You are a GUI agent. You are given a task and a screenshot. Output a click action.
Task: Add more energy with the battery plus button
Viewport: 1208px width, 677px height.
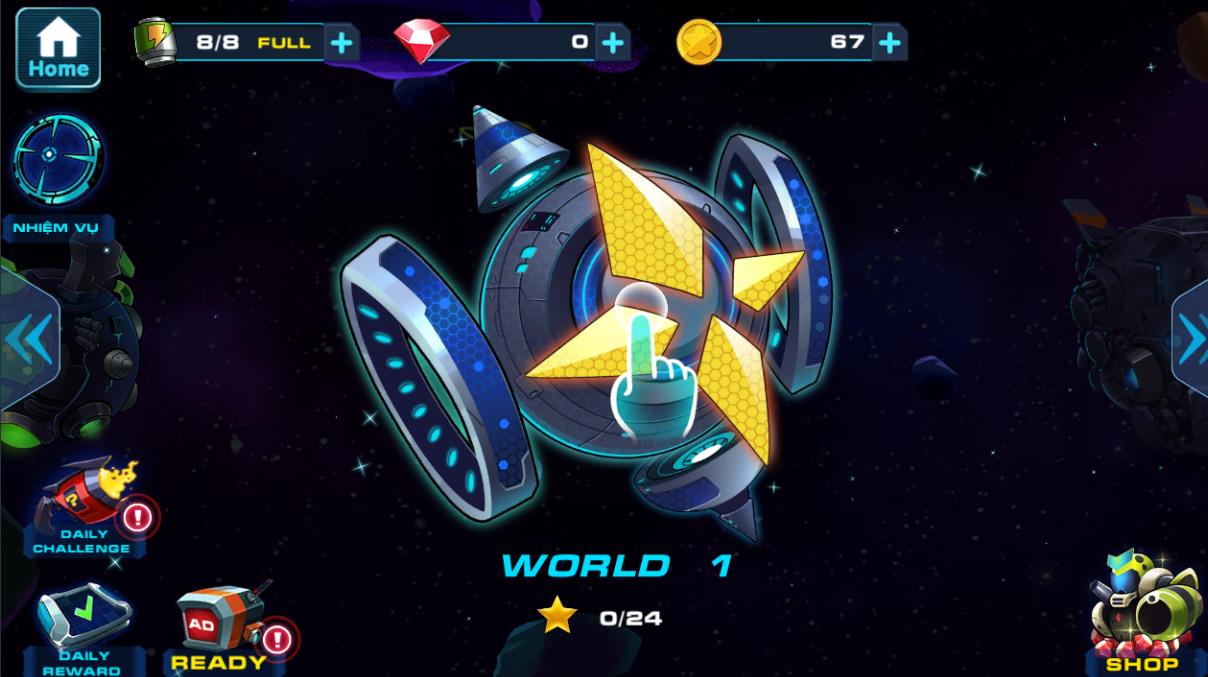pos(341,43)
